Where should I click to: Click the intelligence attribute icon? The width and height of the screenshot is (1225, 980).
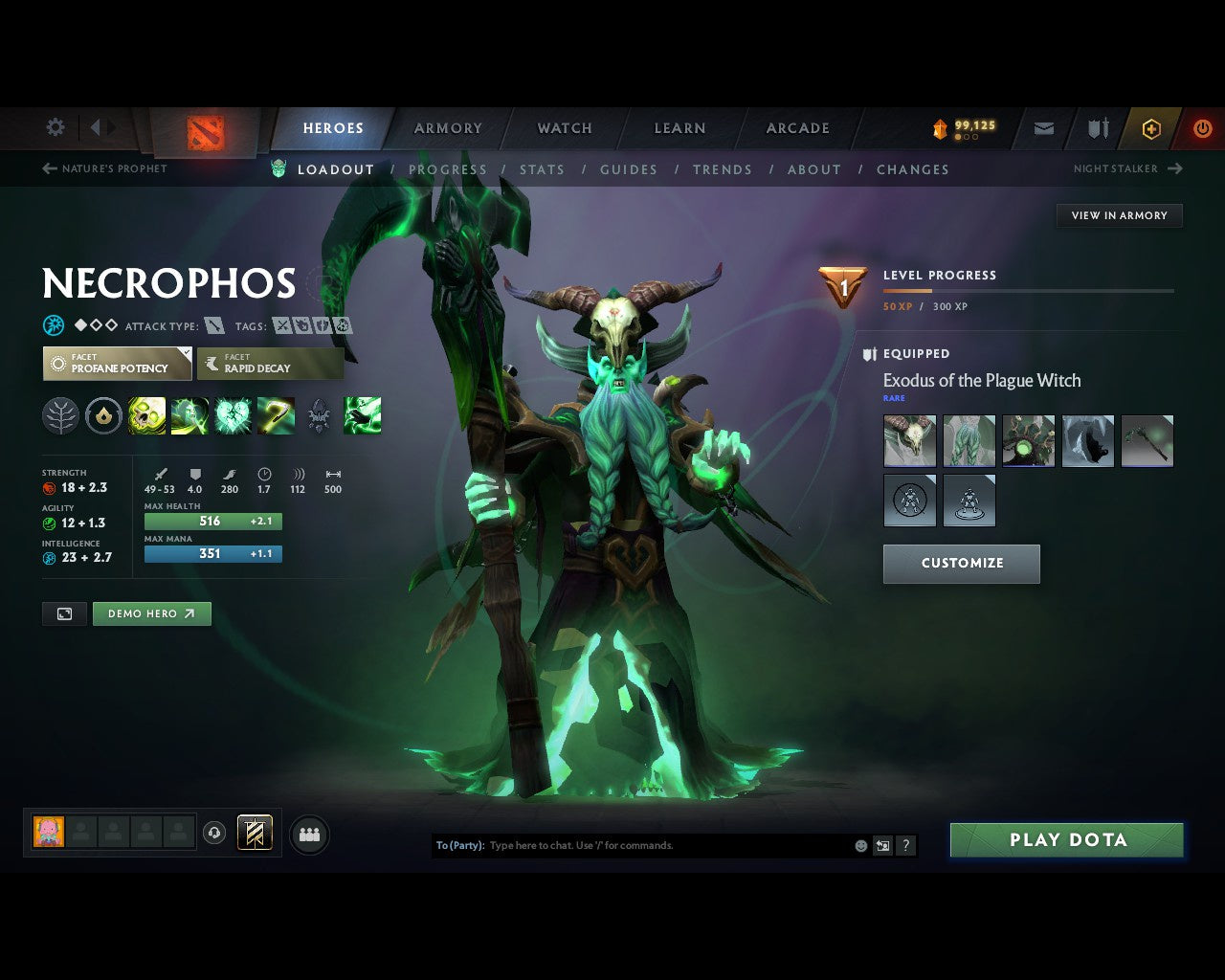pyautogui.click(x=48, y=557)
